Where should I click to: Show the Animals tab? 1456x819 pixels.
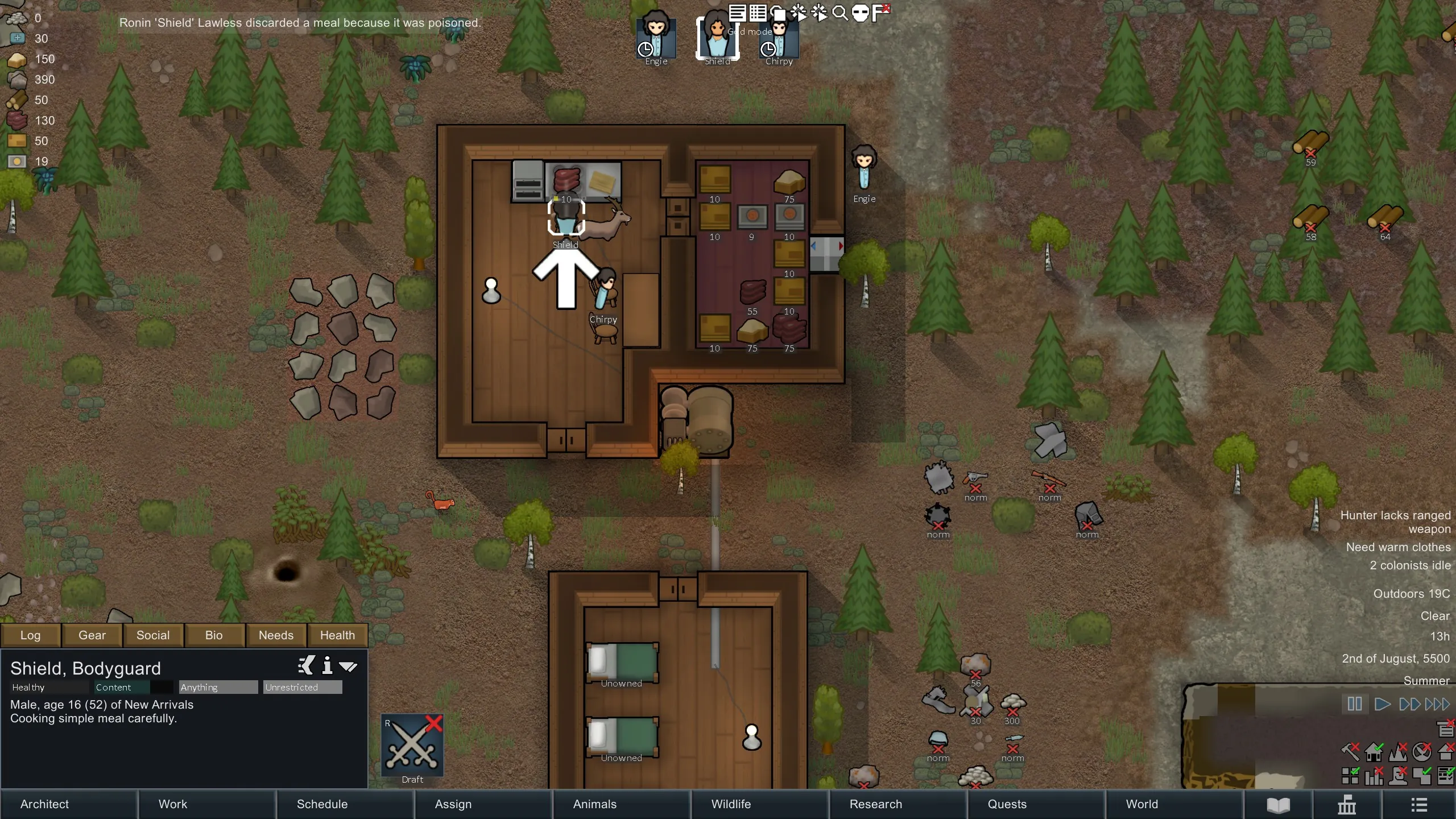(x=621, y=804)
